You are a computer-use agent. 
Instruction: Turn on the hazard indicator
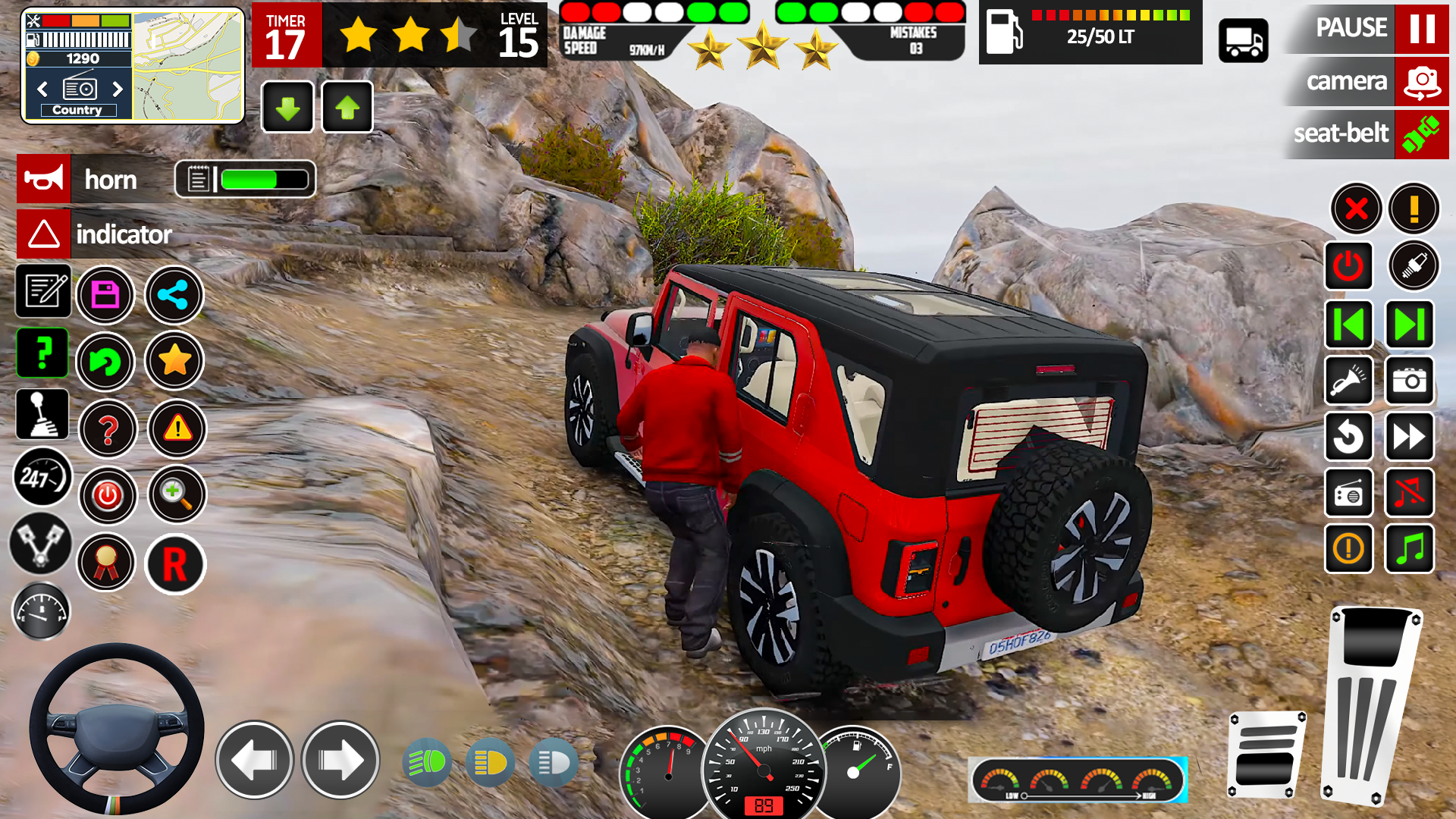point(44,234)
